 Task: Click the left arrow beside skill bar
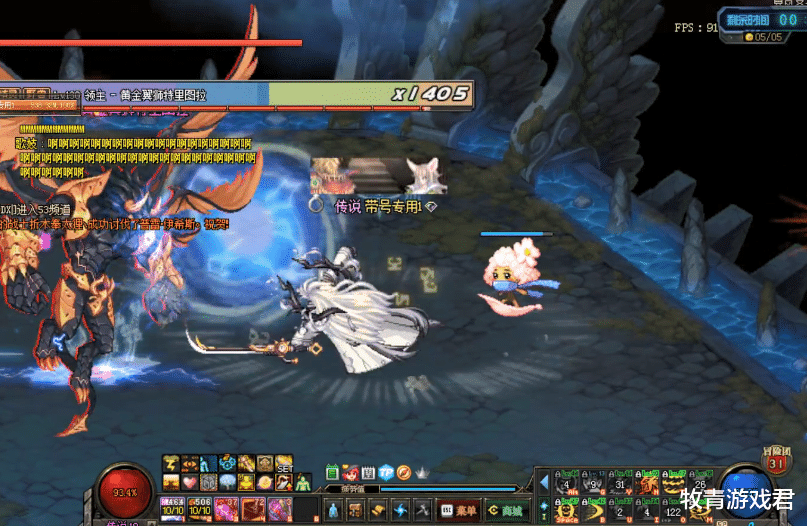(x=544, y=483)
